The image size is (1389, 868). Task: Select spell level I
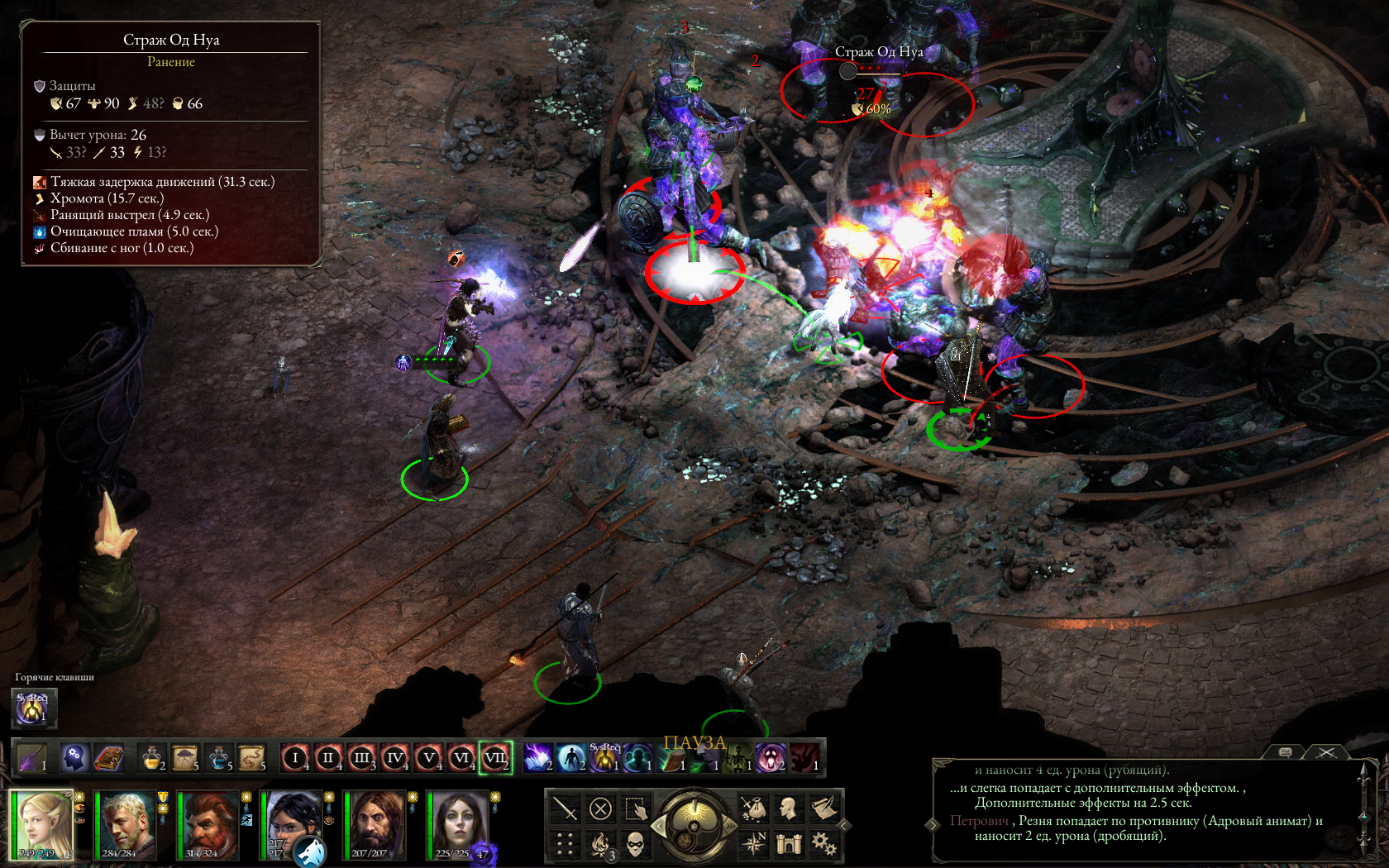[295, 757]
